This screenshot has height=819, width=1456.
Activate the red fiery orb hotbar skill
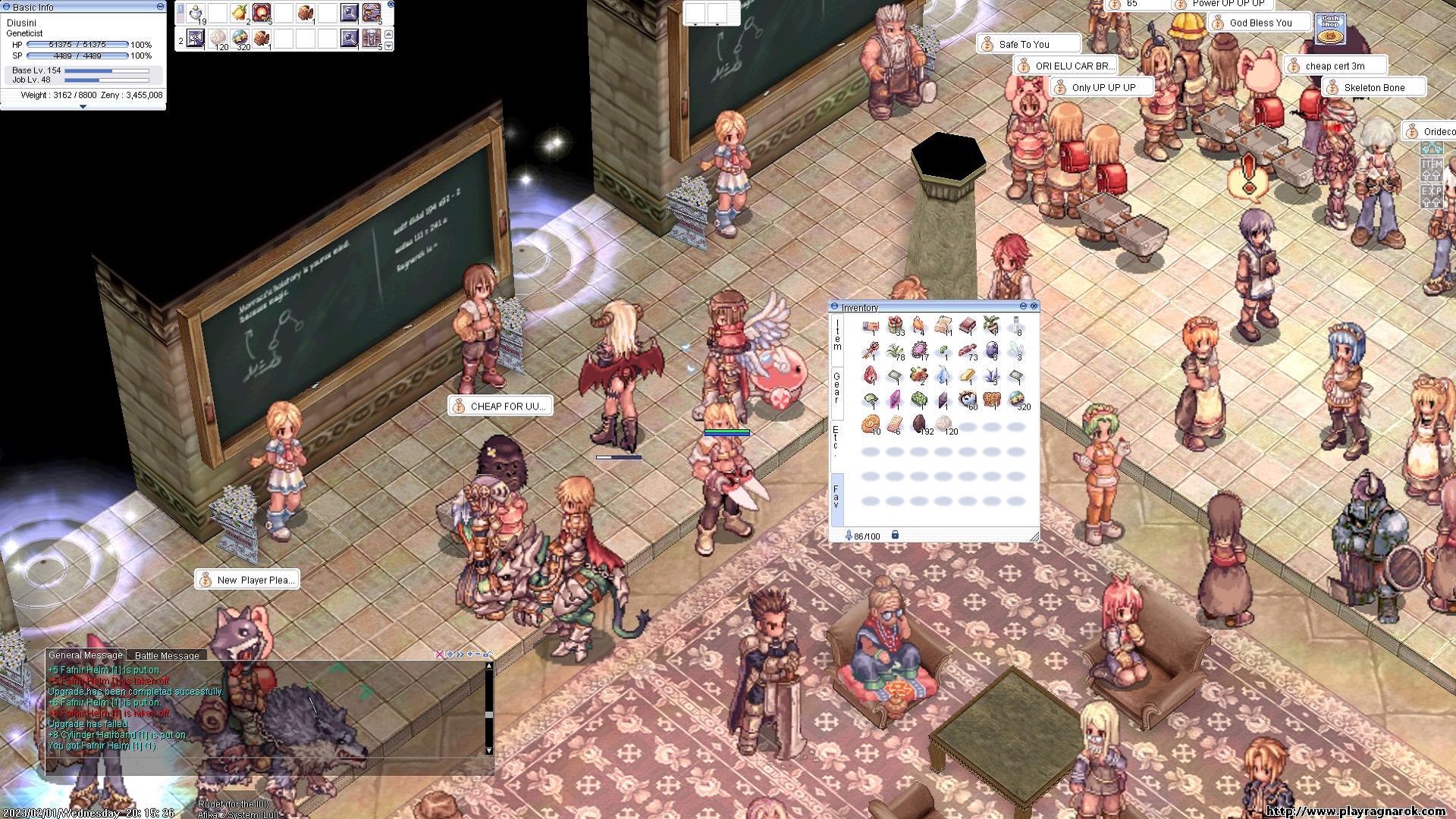click(x=262, y=13)
